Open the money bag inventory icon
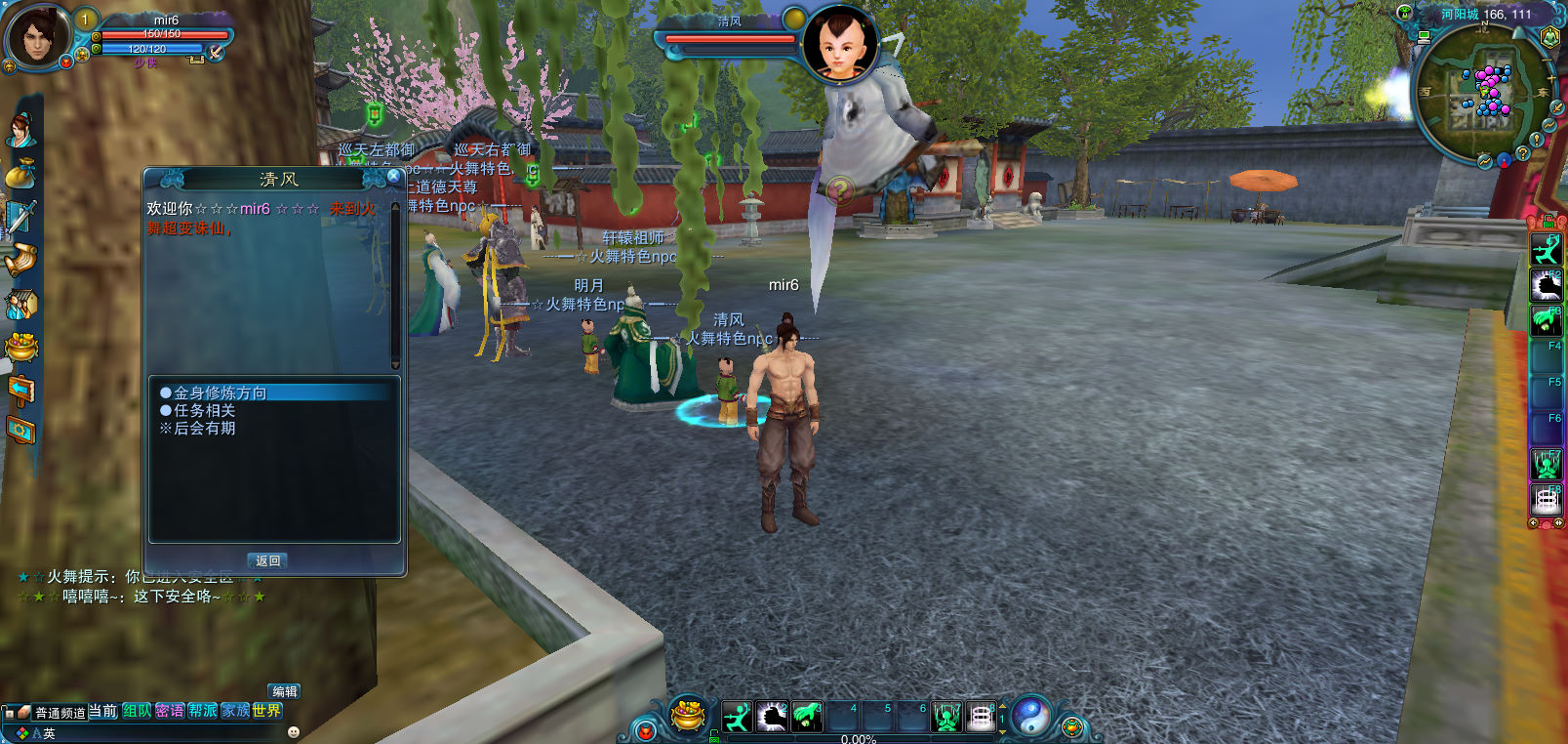Viewport: 1568px width, 744px height. click(x=20, y=174)
